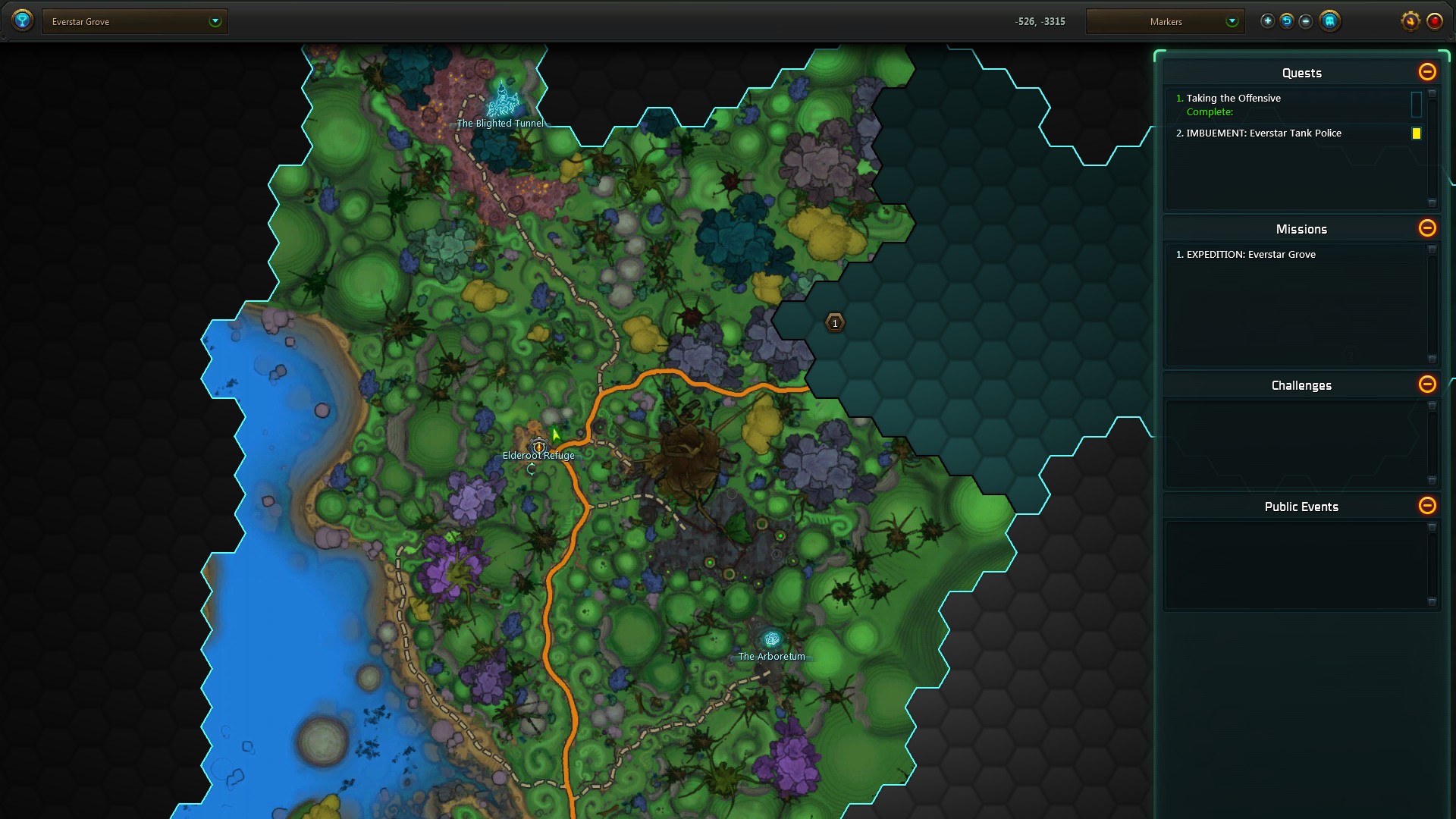Click the Blighted Tunnel map marker

(x=501, y=102)
